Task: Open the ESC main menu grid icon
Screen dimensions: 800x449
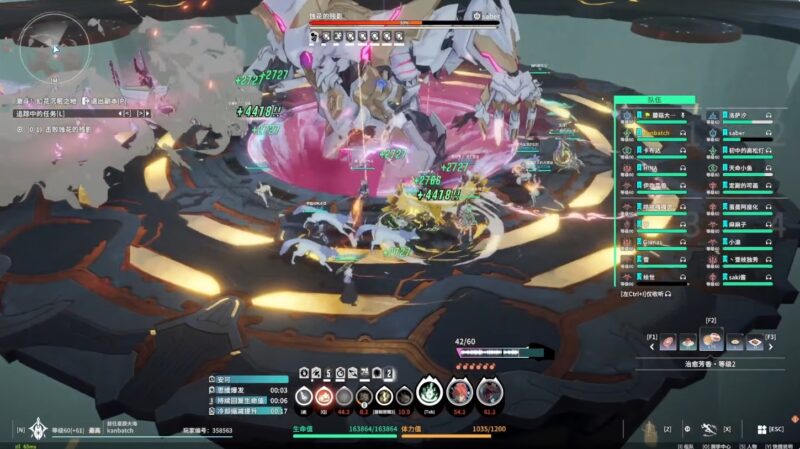Action: pyautogui.click(x=762, y=427)
